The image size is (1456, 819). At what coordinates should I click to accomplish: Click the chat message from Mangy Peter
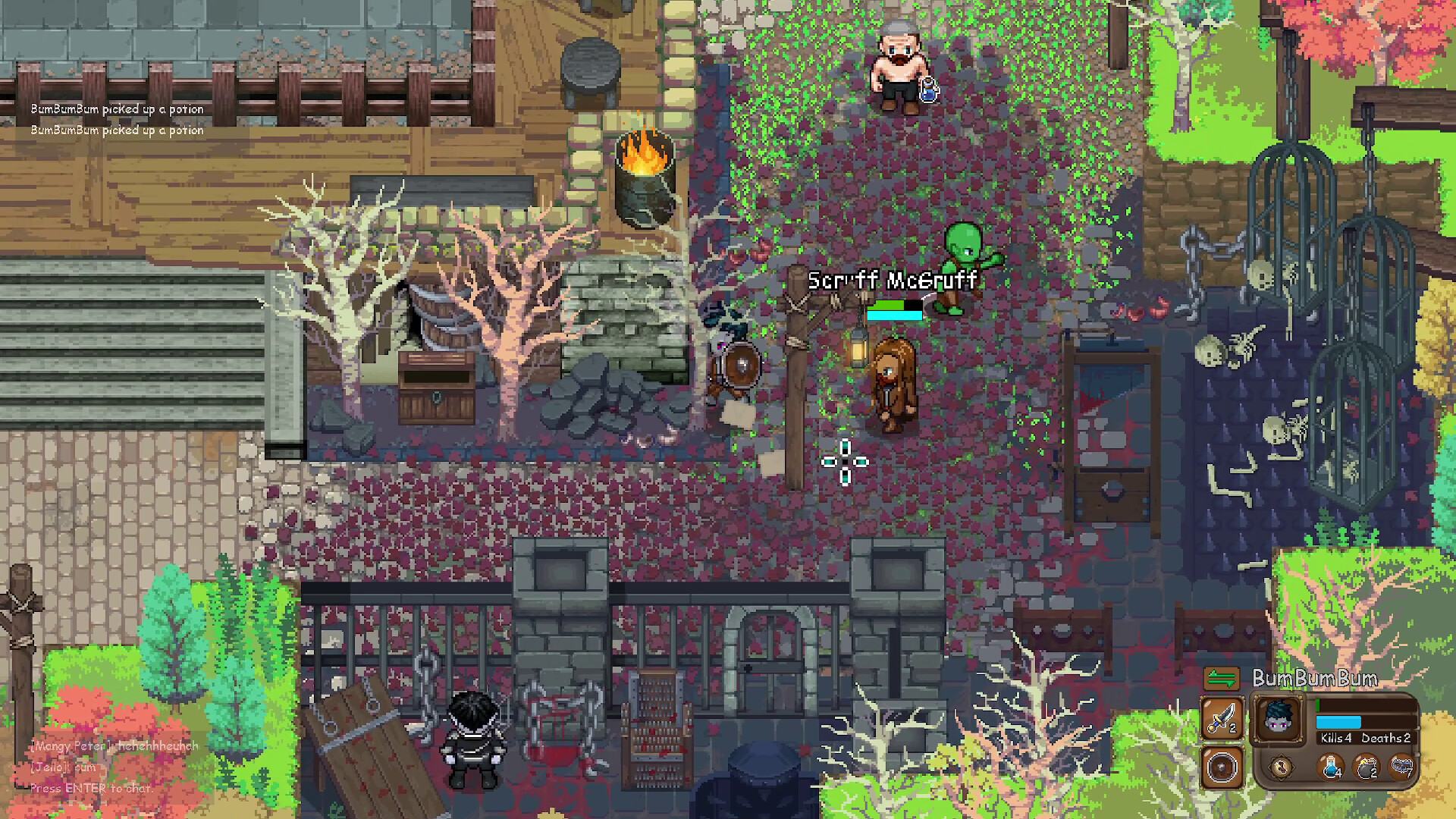point(112,746)
